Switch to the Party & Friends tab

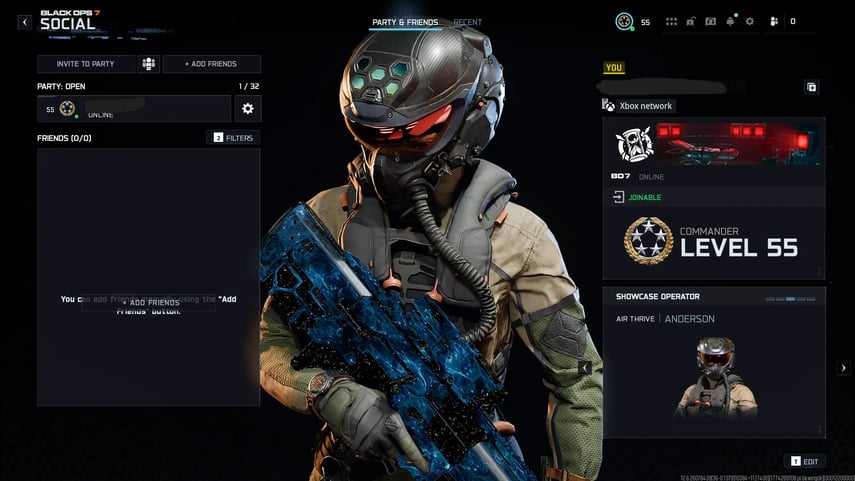tap(405, 22)
